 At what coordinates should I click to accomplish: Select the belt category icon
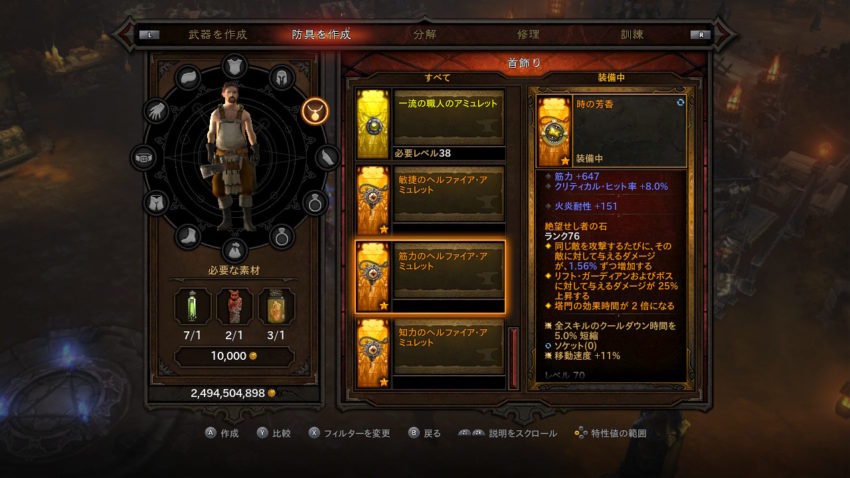[145, 158]
